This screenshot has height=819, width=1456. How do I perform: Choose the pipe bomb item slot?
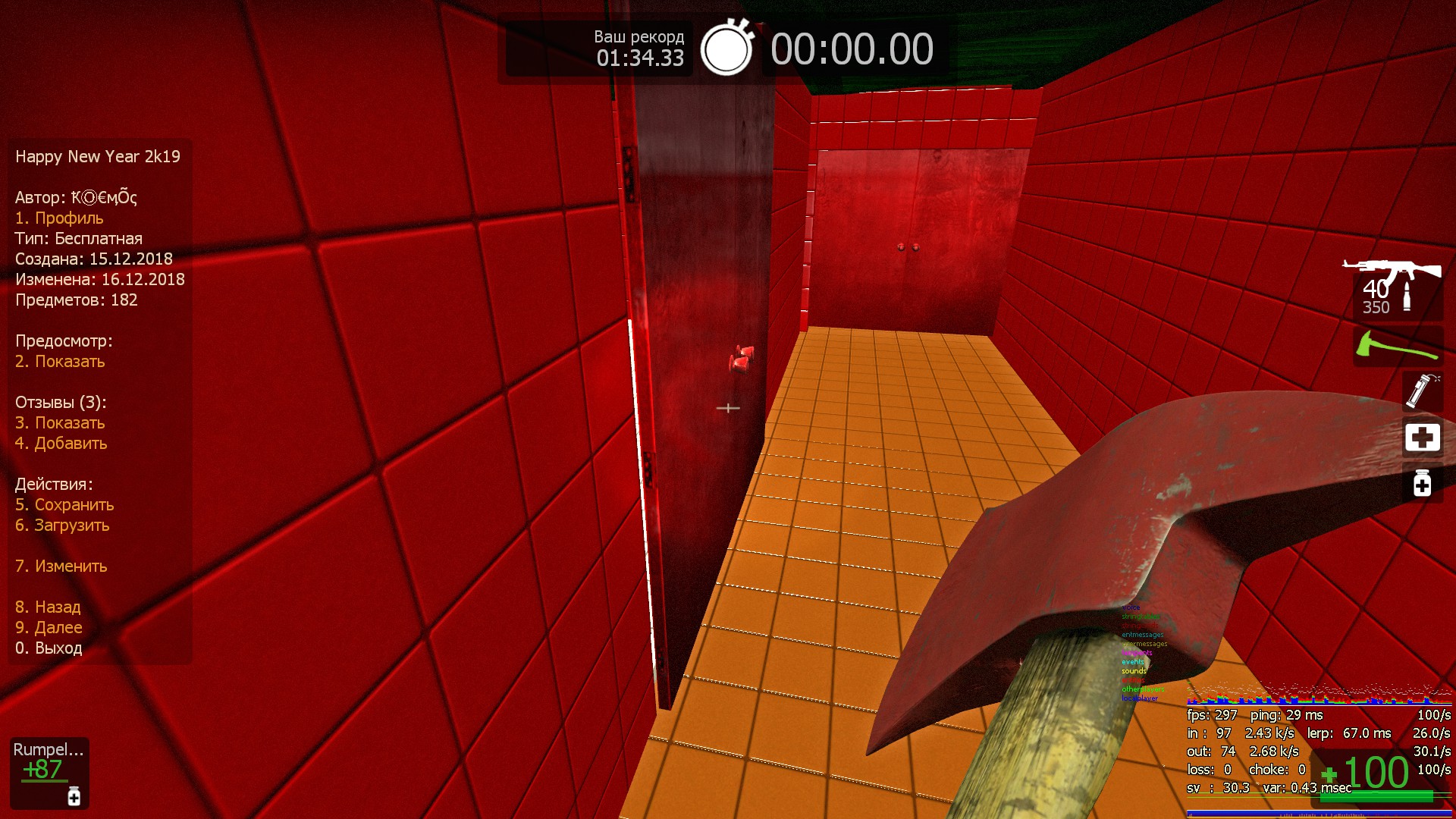(1422, 391)
